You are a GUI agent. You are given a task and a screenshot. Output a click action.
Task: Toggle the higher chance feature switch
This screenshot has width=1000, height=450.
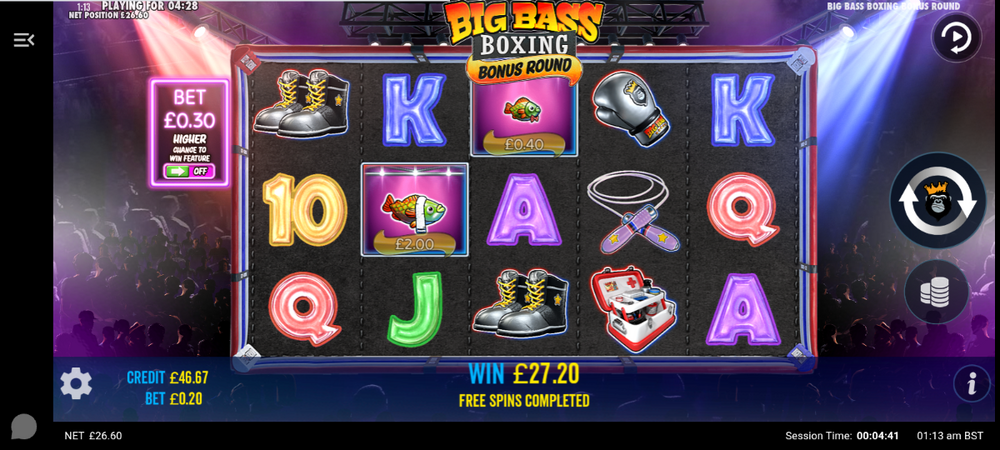click(x=189, y=171)
